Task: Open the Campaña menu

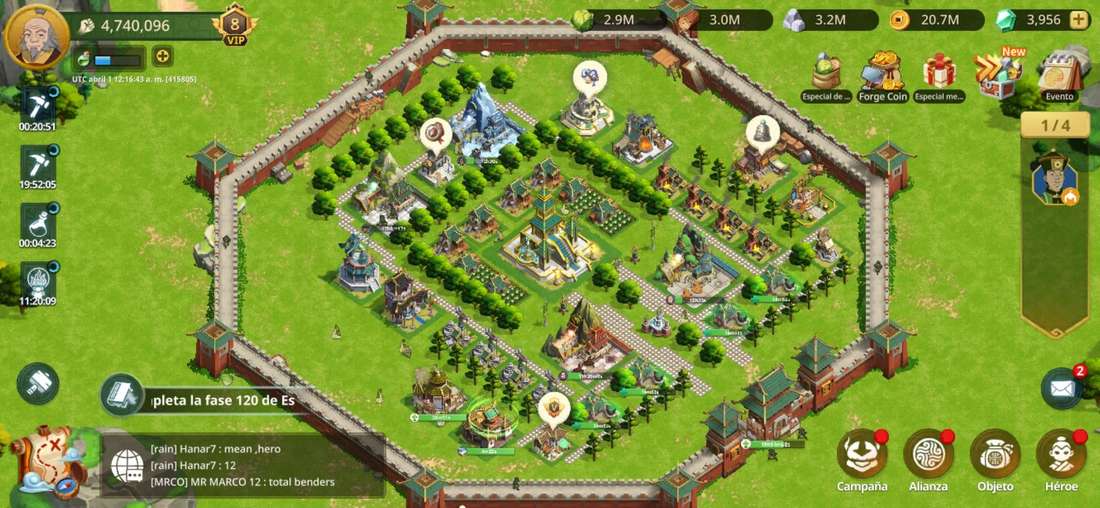Action: [x=862, y=458]
